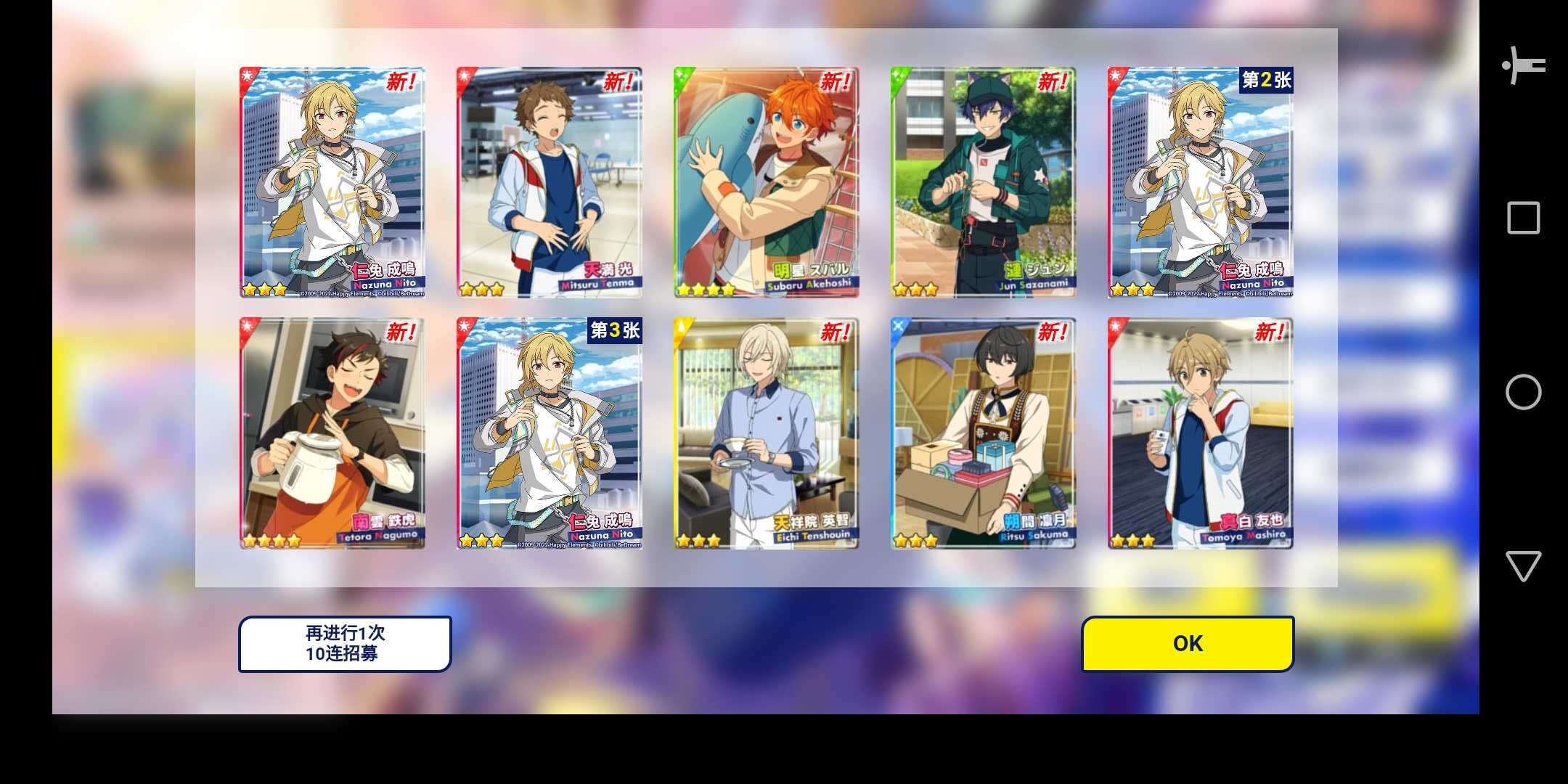Do one more 10-pull recruitment
The image size is (1568, 784).
[x=345, y=644]
